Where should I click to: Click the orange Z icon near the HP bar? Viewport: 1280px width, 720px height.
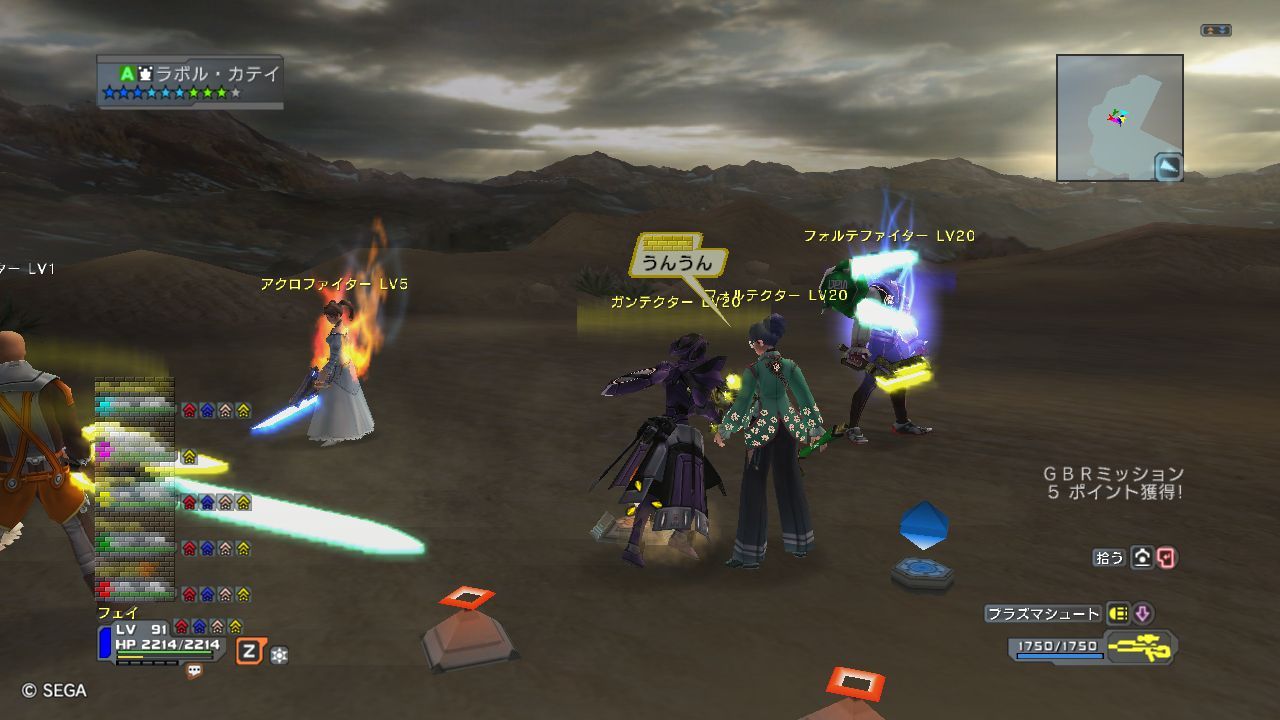(x=249, y=653)
